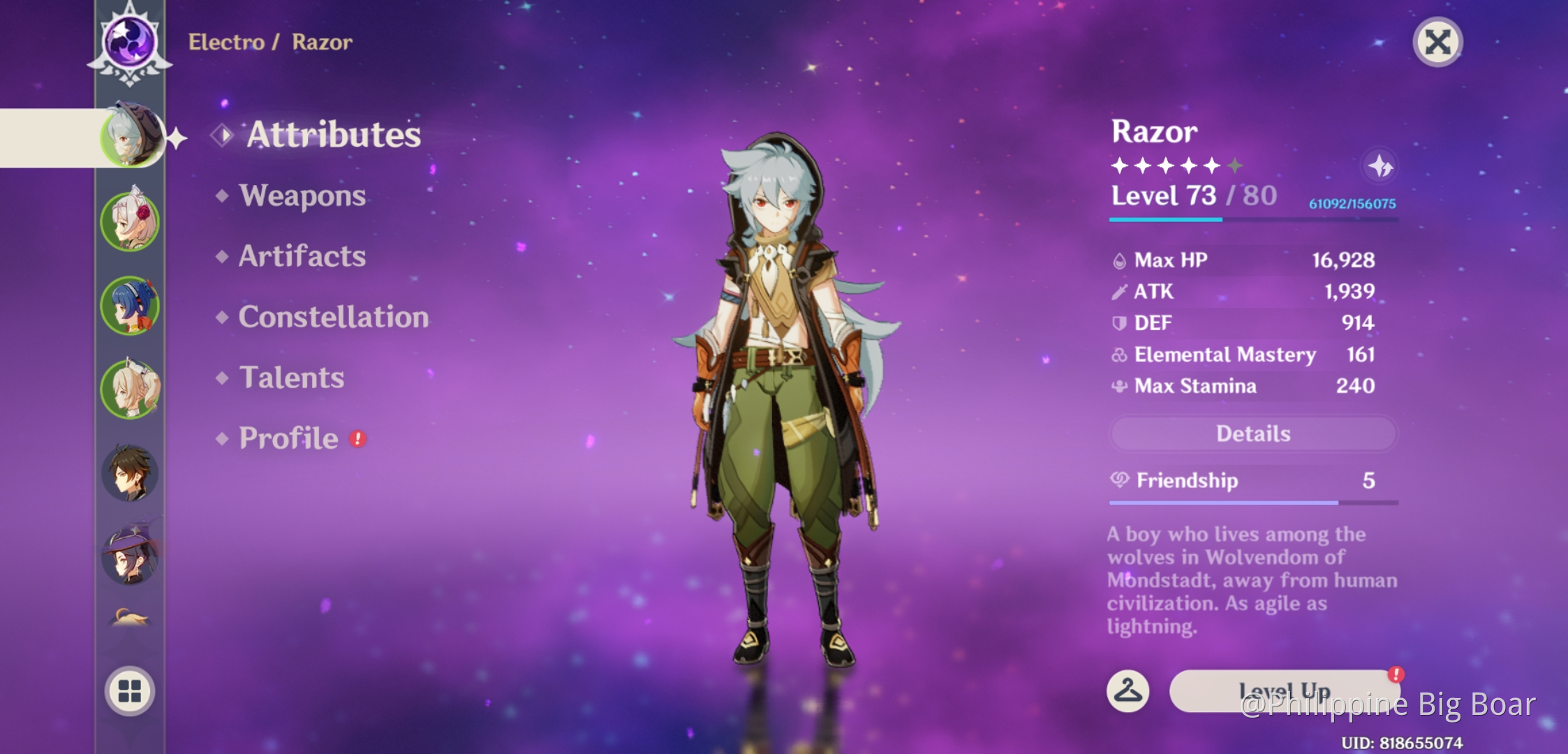Click Razor's experience progress bar
1568x754 pixels.
click(x=1252, y=220)
